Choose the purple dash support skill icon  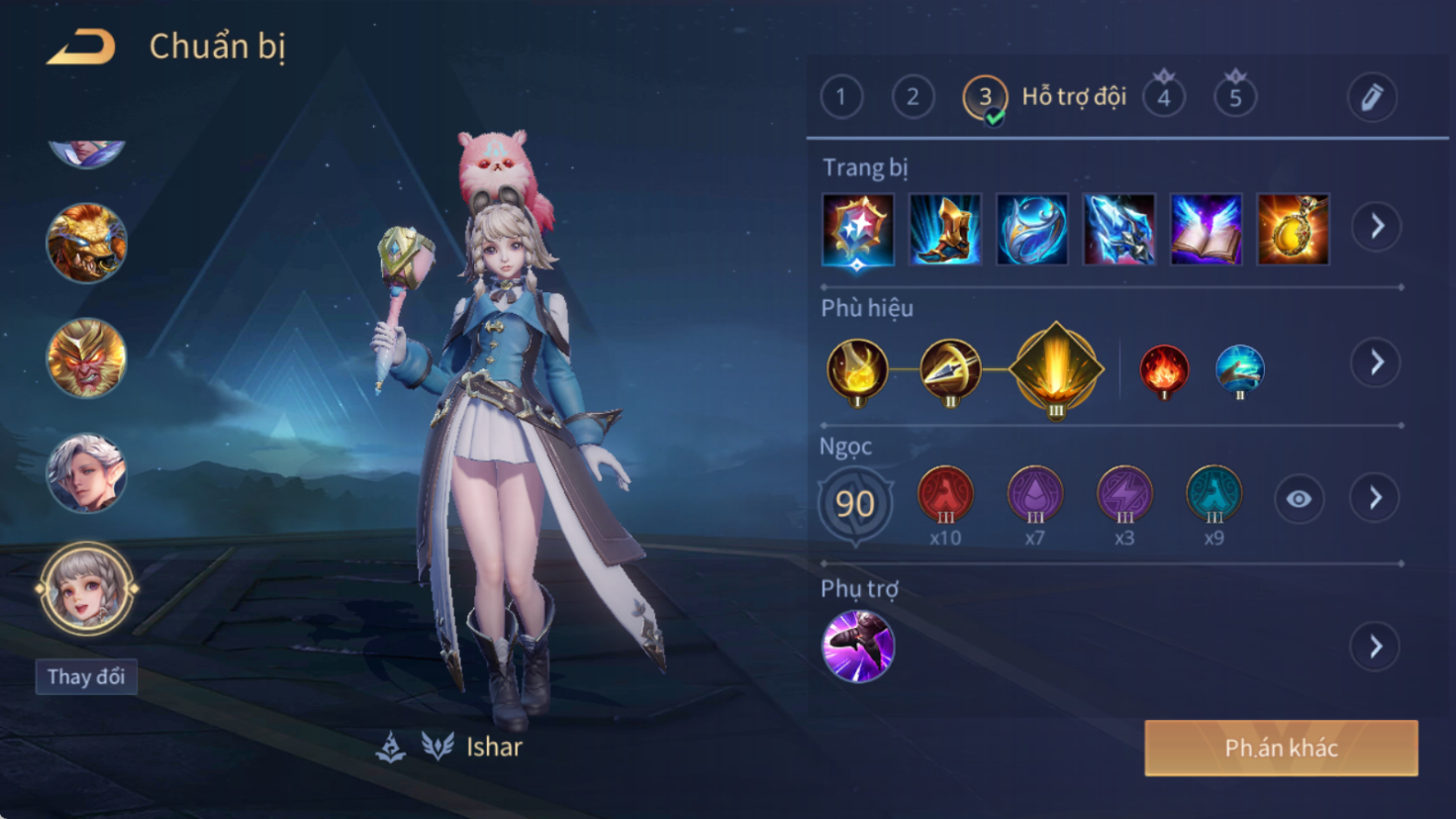tap(858, 646)
